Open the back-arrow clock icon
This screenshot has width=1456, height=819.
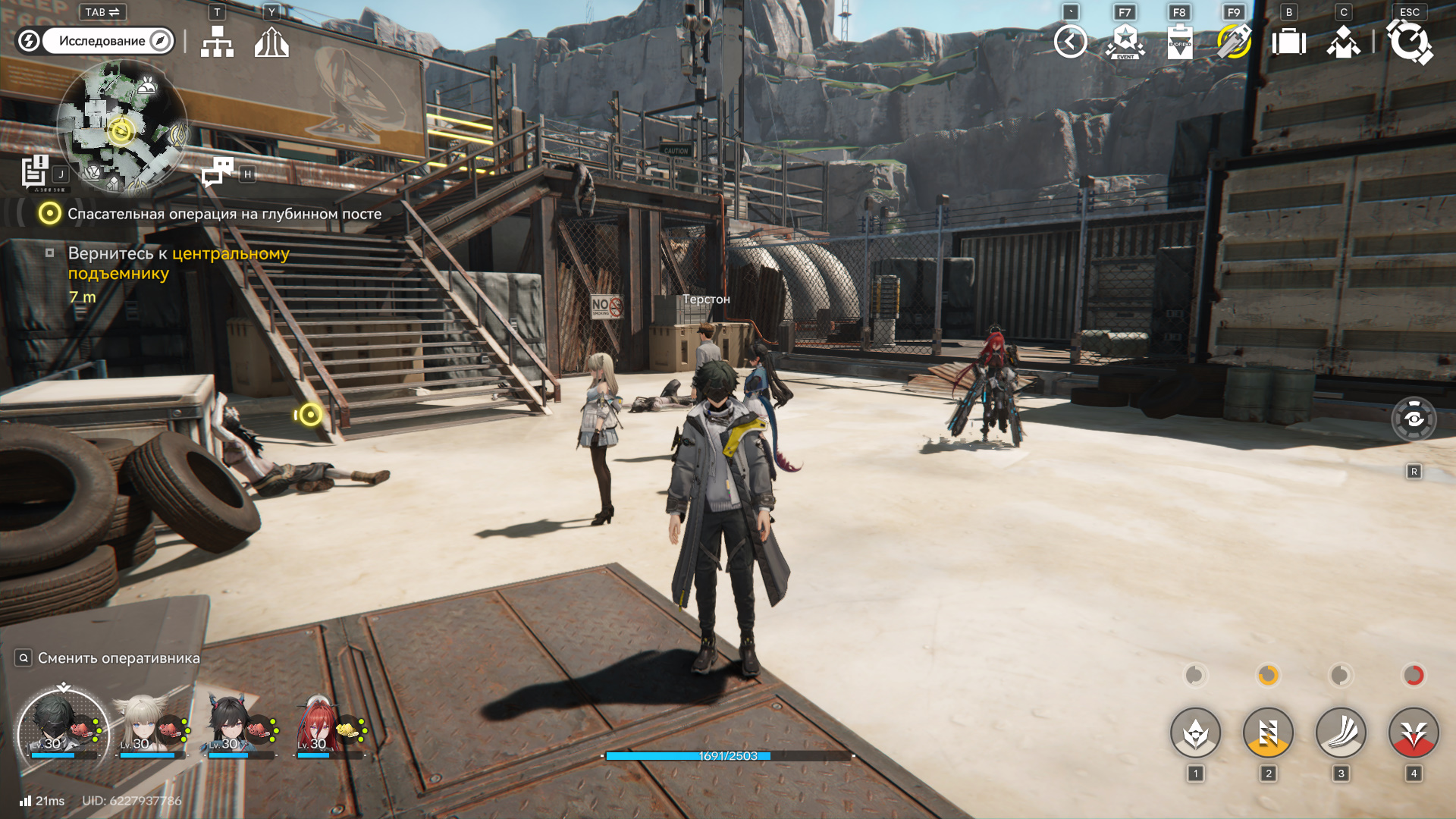pos(1070,42)
